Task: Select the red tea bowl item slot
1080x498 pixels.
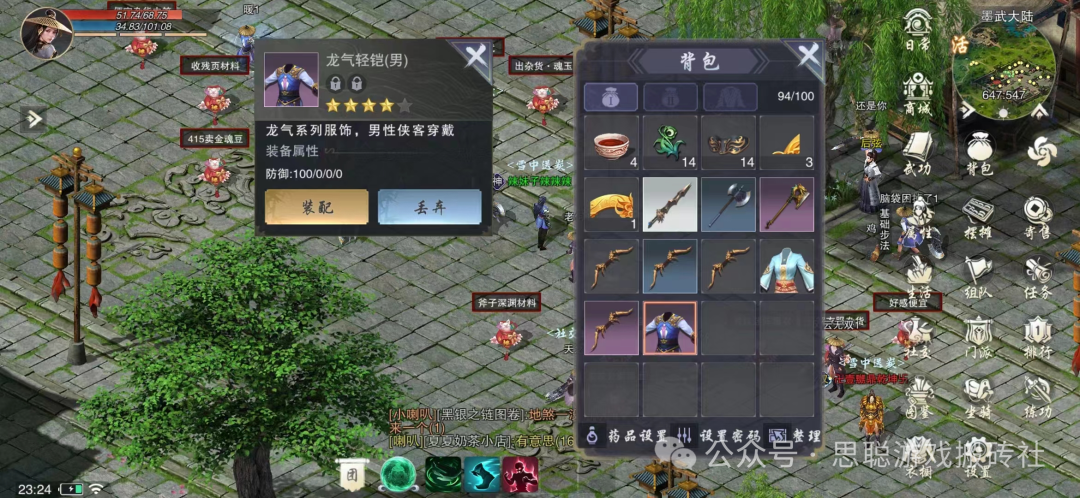Action: coord(611,143)
